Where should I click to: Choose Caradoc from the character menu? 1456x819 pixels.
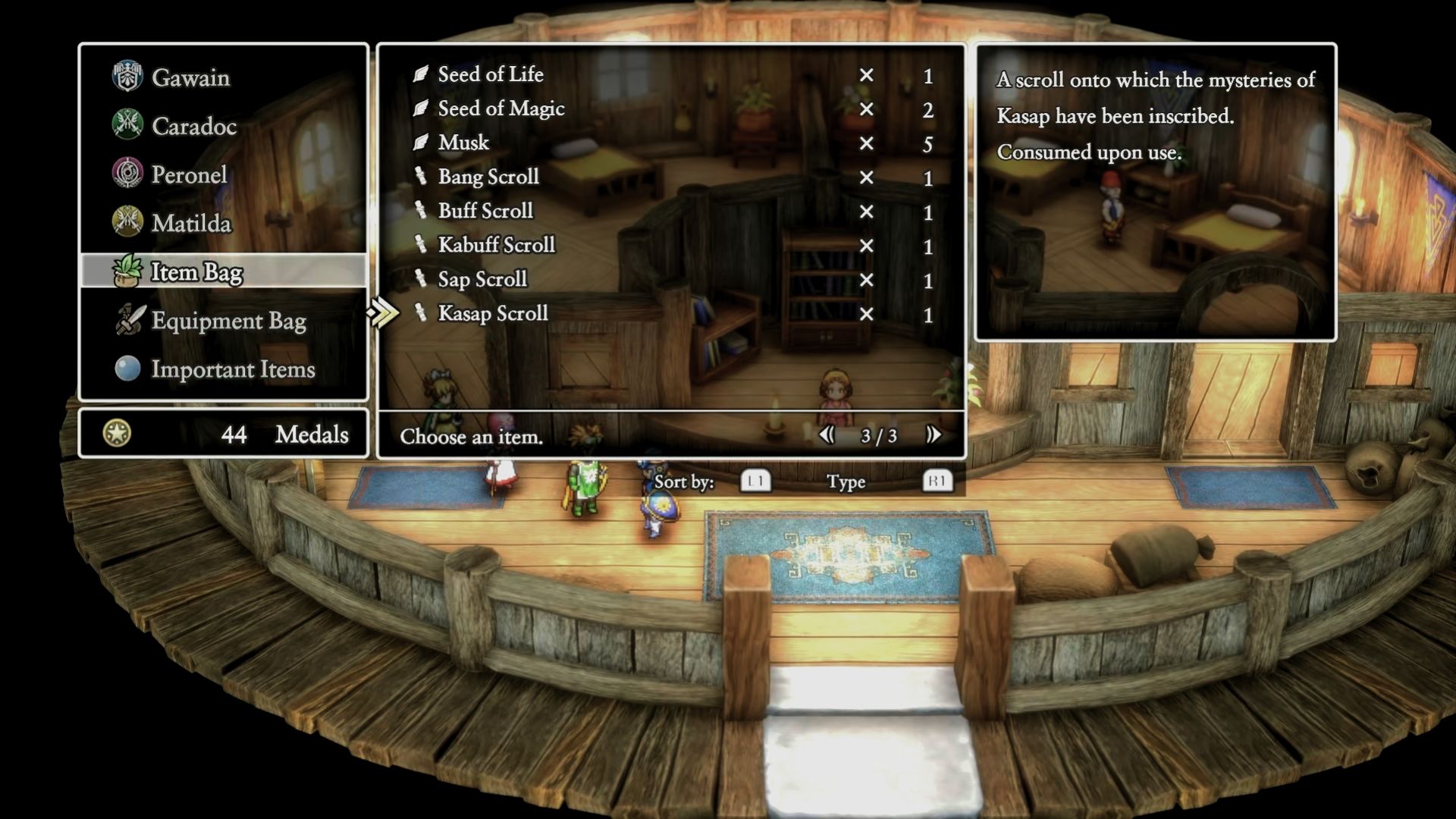pos(193,126)
